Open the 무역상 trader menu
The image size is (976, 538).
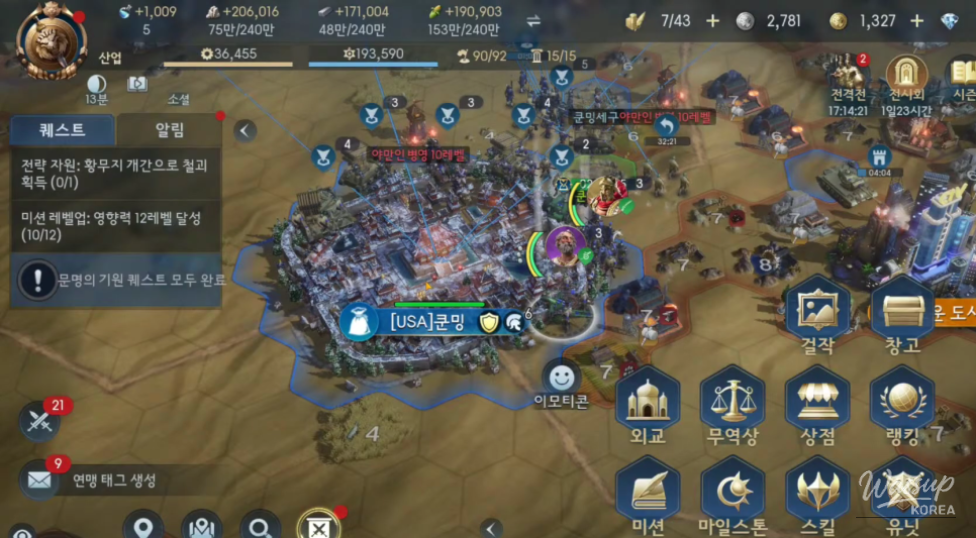[x=732, y=405]
